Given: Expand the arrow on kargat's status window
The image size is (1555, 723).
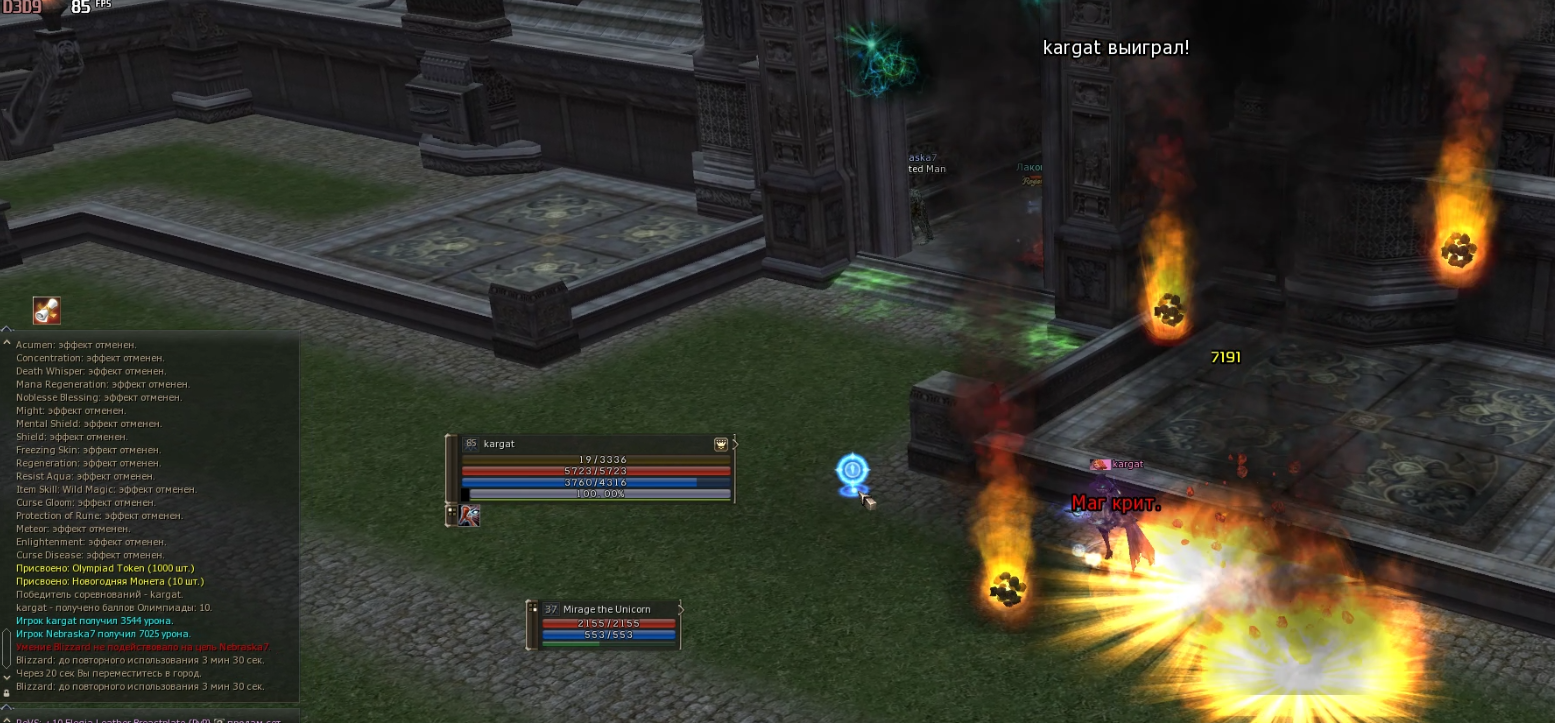Looking at the screenshot, I should click(735, 443).
